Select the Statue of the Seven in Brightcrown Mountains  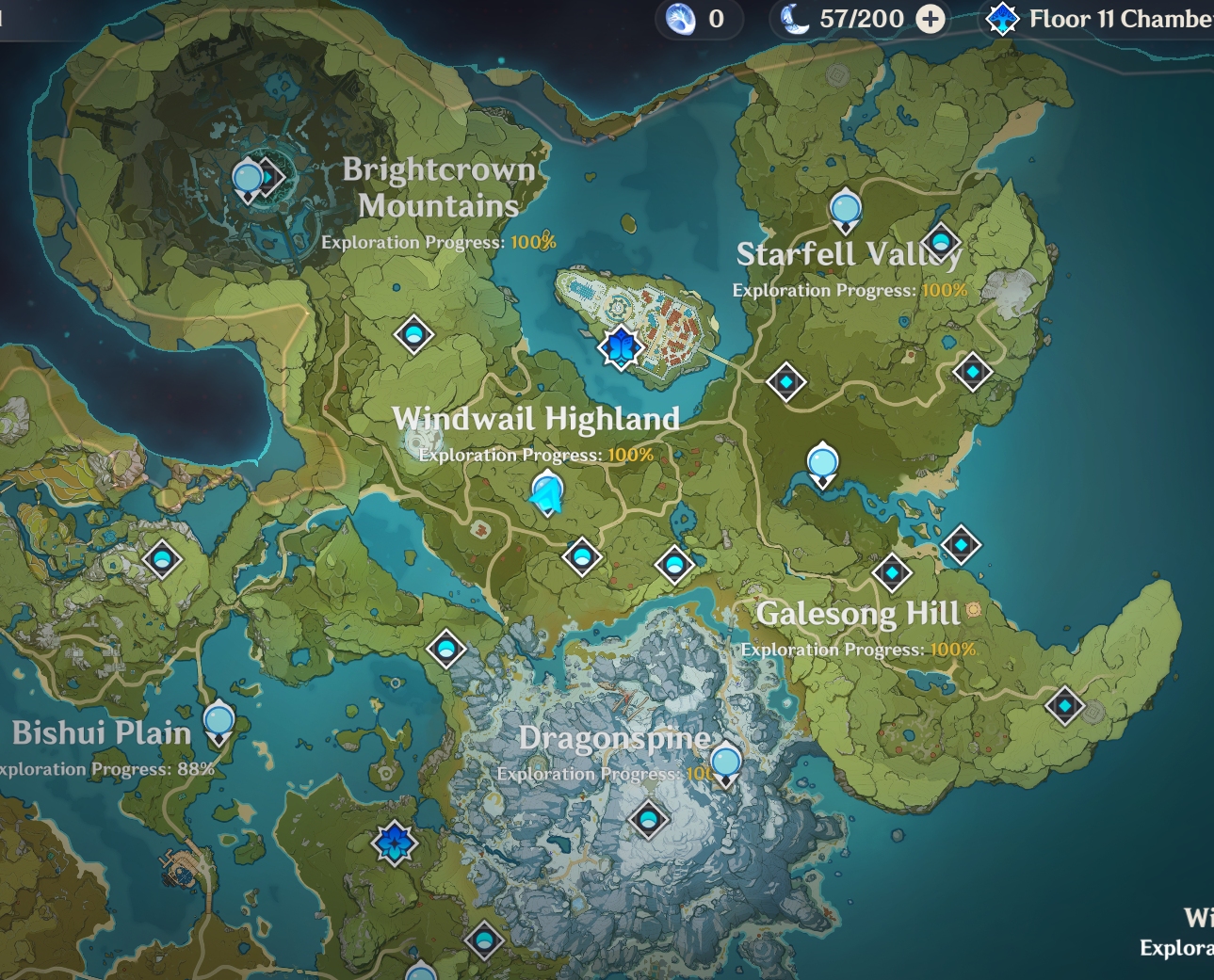[248, 179]
